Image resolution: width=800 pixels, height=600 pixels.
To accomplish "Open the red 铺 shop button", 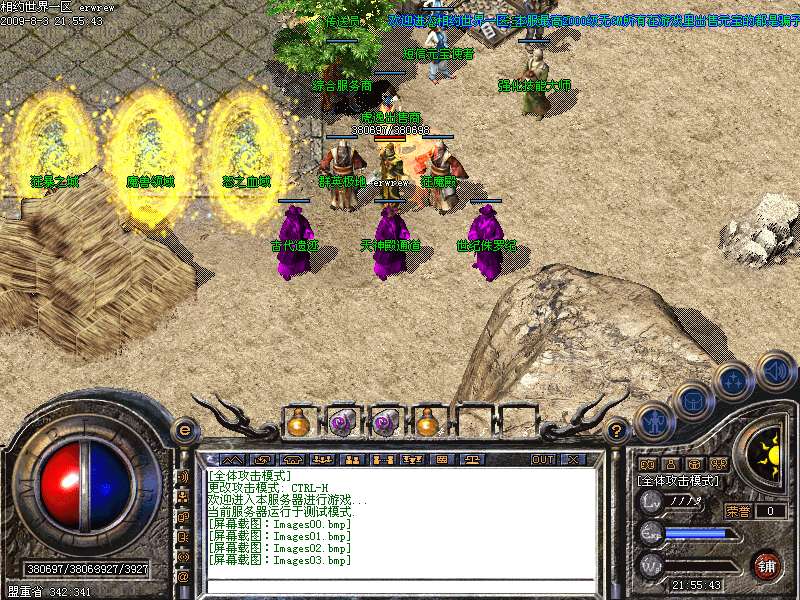I will (767, 563).
